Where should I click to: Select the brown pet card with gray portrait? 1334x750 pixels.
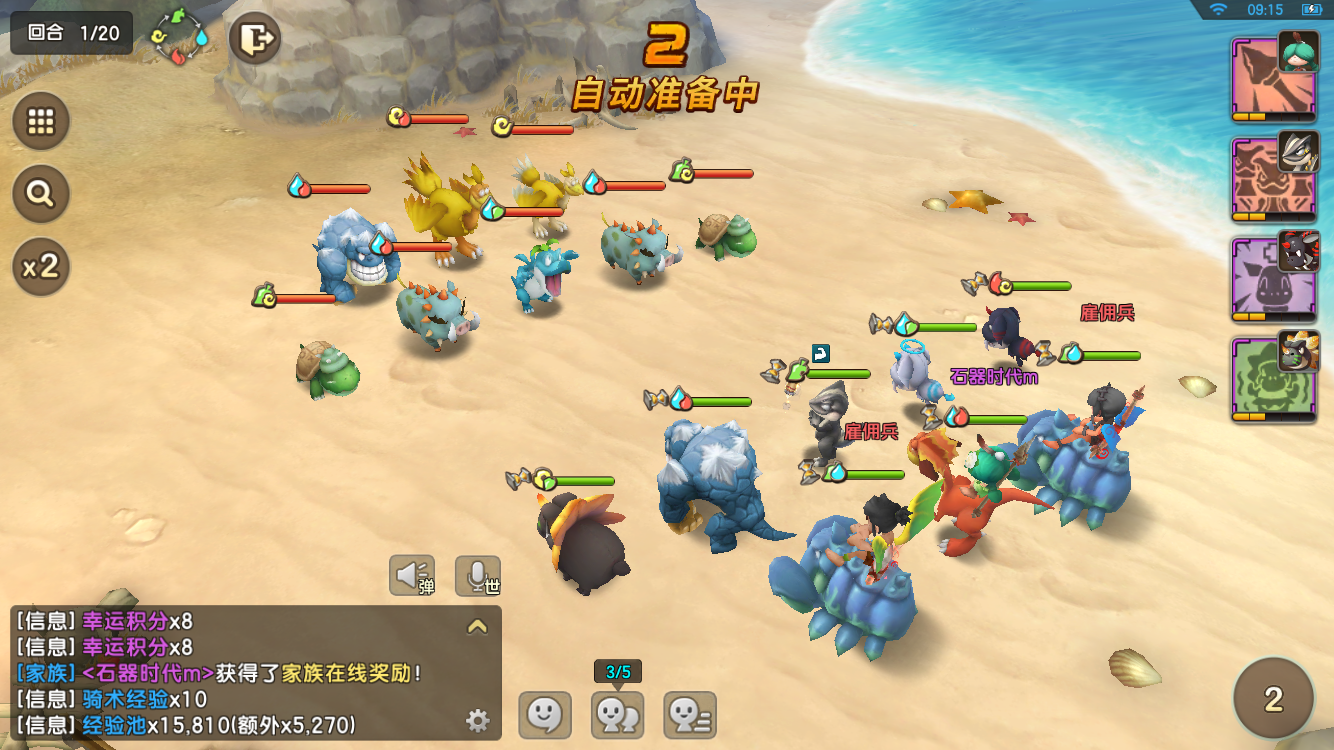click(x=1272, y=180)
